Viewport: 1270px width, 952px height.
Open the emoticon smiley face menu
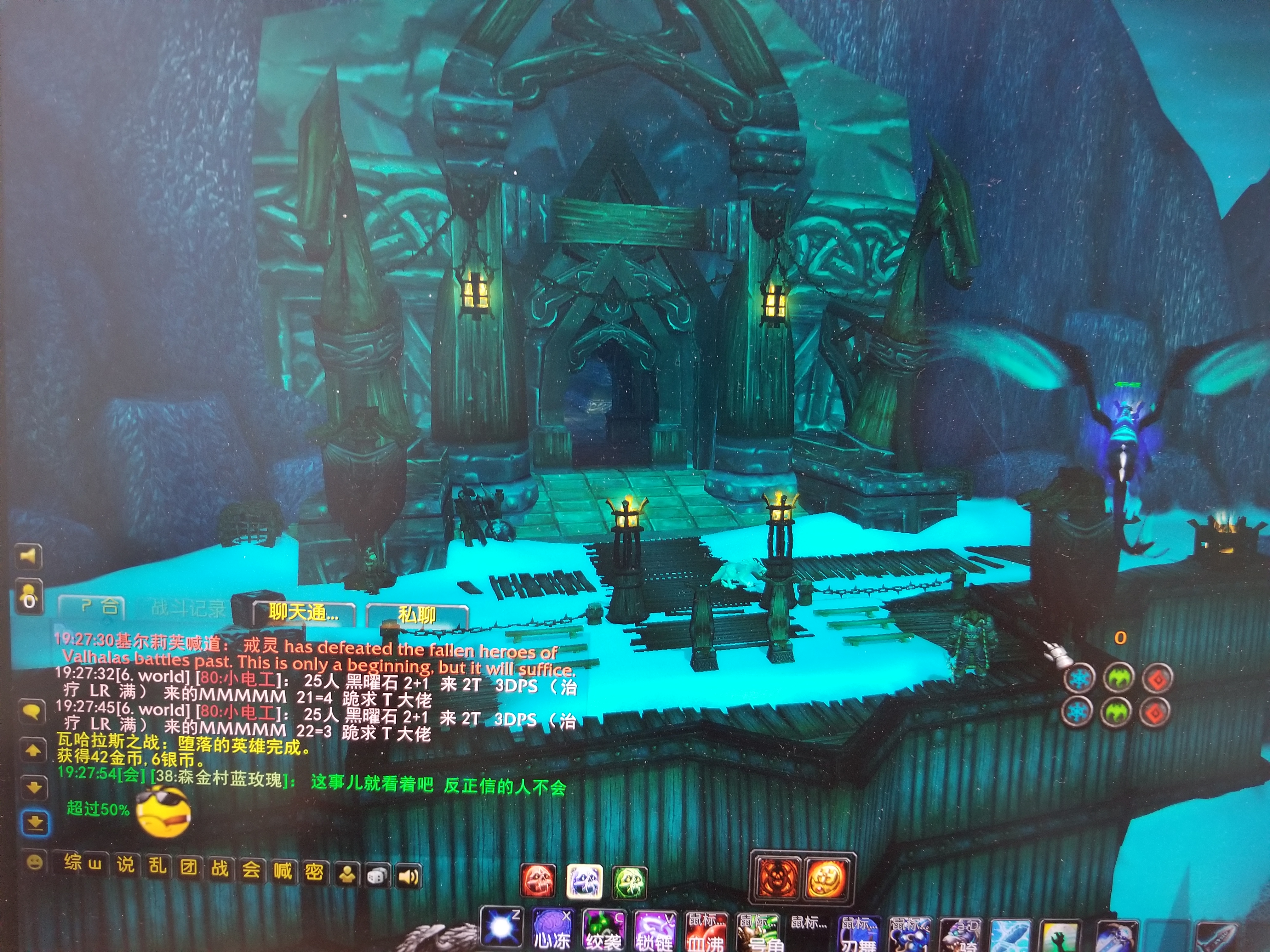[35, 862]
